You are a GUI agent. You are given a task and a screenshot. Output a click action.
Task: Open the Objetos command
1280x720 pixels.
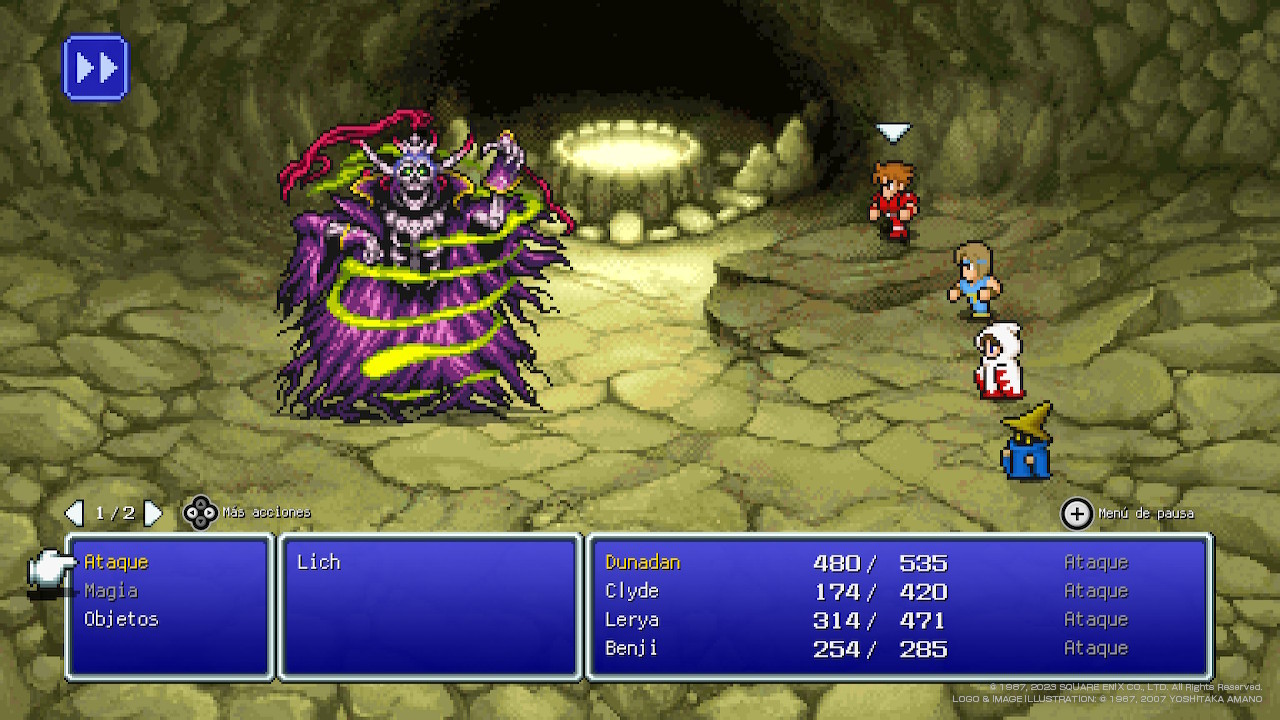pos(121,619)
